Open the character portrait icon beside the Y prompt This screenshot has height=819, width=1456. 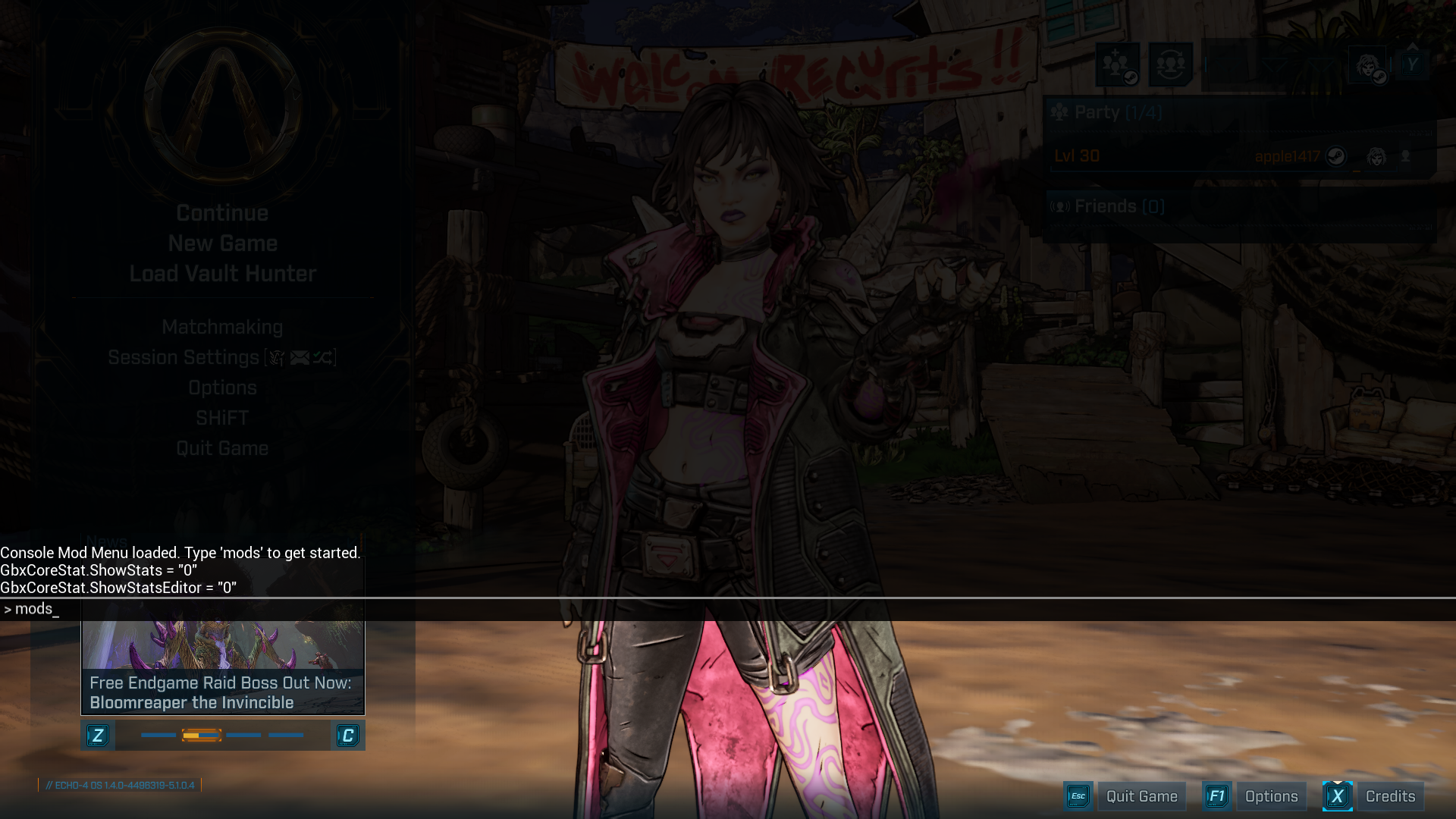coord(1367,65)
